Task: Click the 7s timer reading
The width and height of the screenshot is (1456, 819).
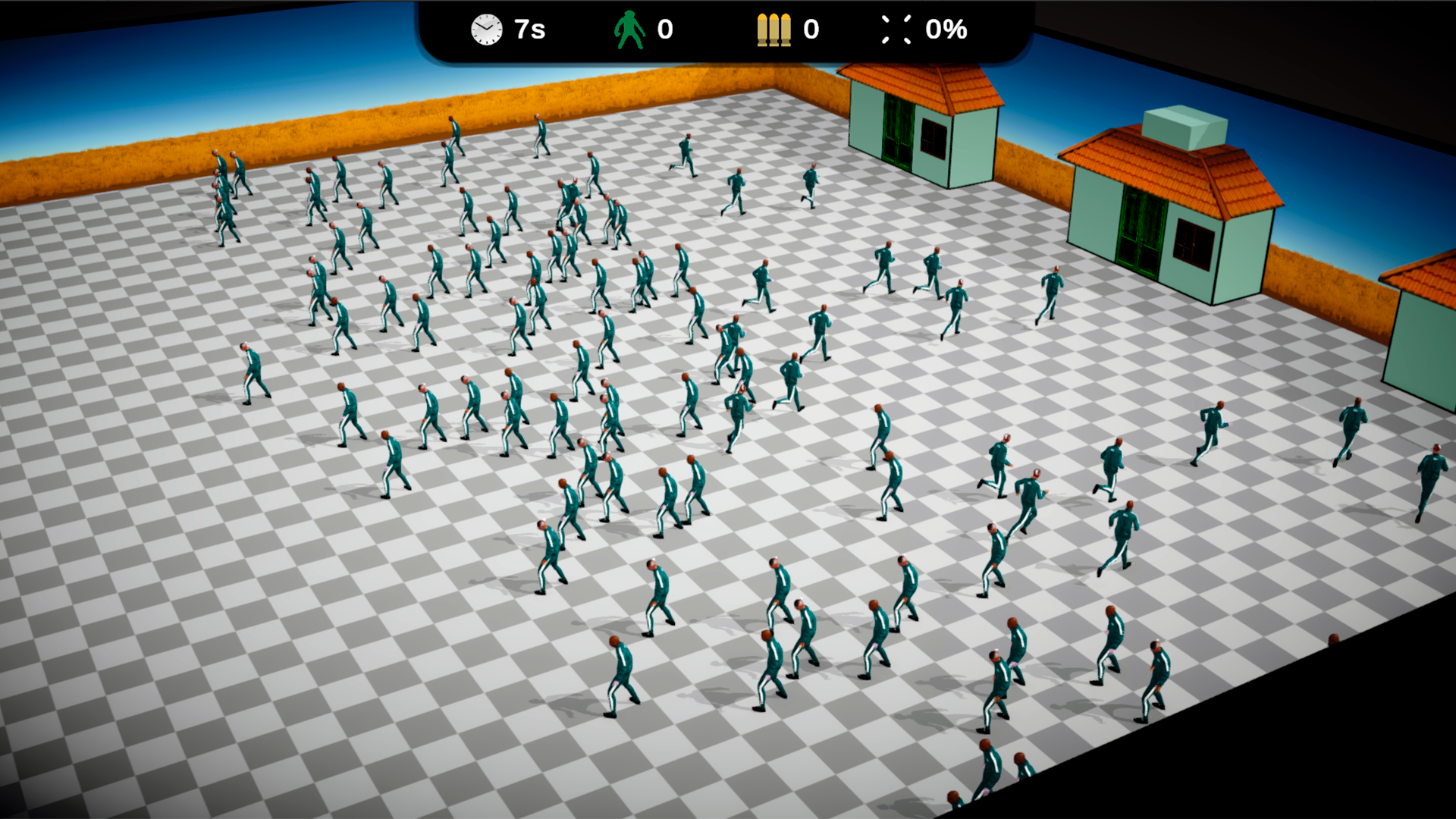Action: [529, 30]
